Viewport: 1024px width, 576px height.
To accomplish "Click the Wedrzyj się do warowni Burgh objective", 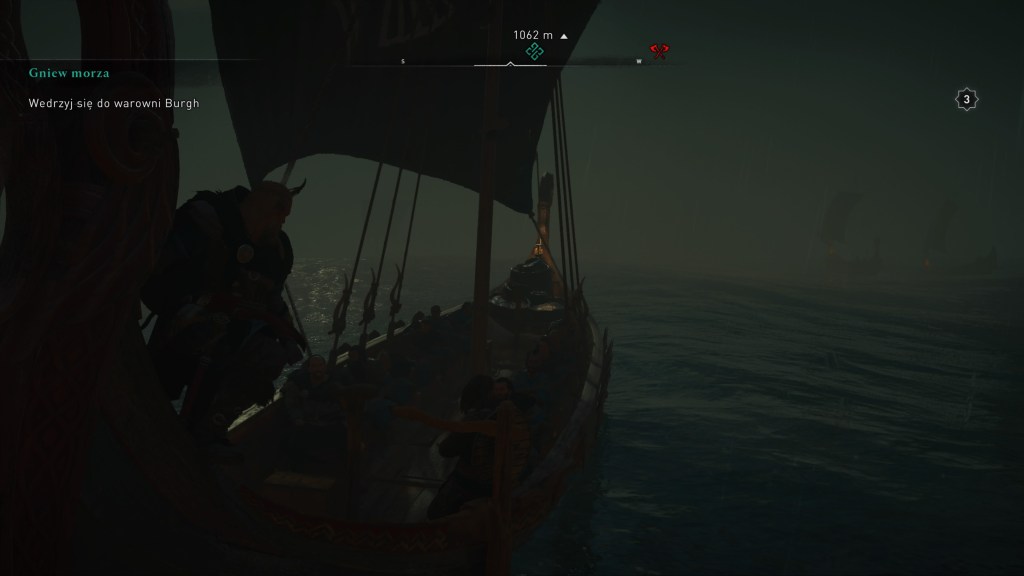I will click(x=113, y=103).
